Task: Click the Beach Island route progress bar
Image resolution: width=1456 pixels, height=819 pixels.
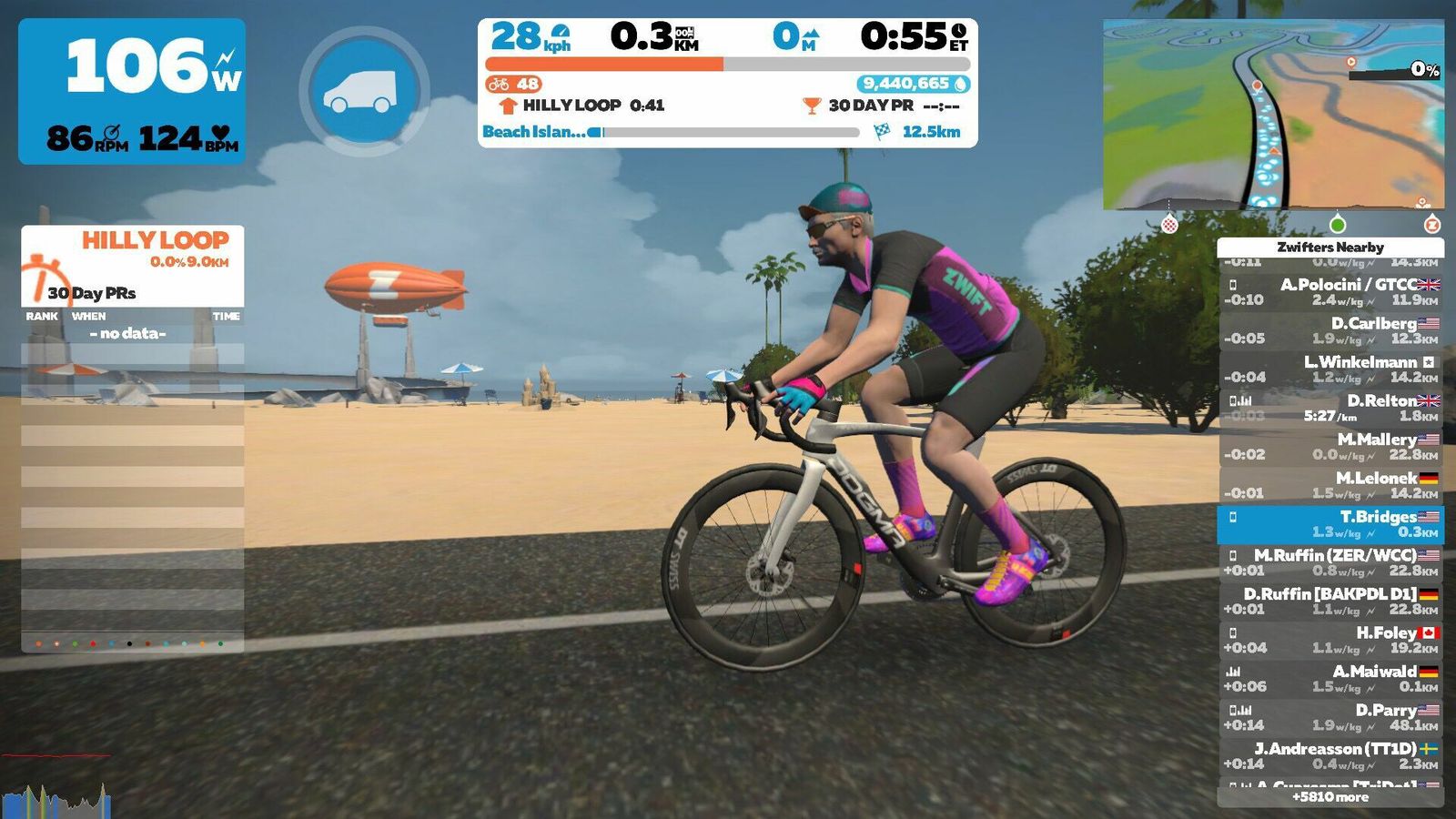Action: [728, 132]
